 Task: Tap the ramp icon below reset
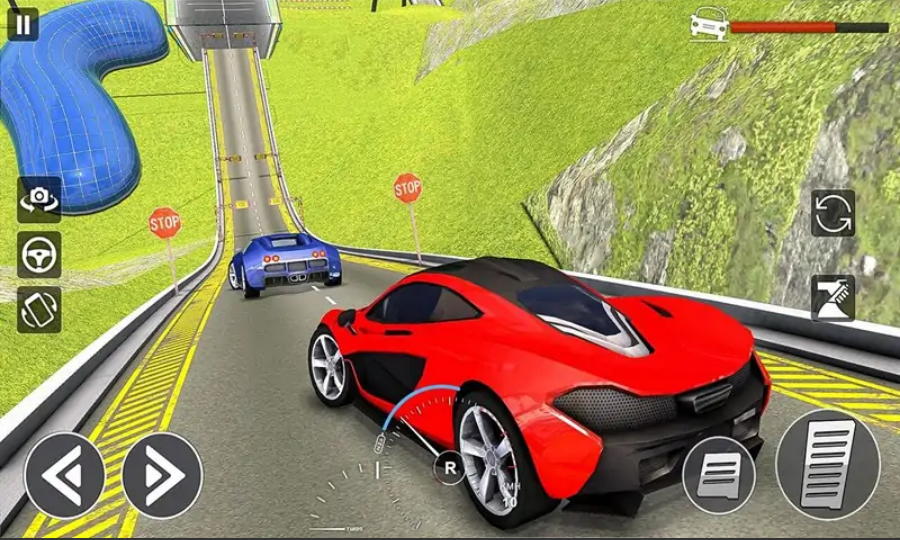(x=832, y=298)
